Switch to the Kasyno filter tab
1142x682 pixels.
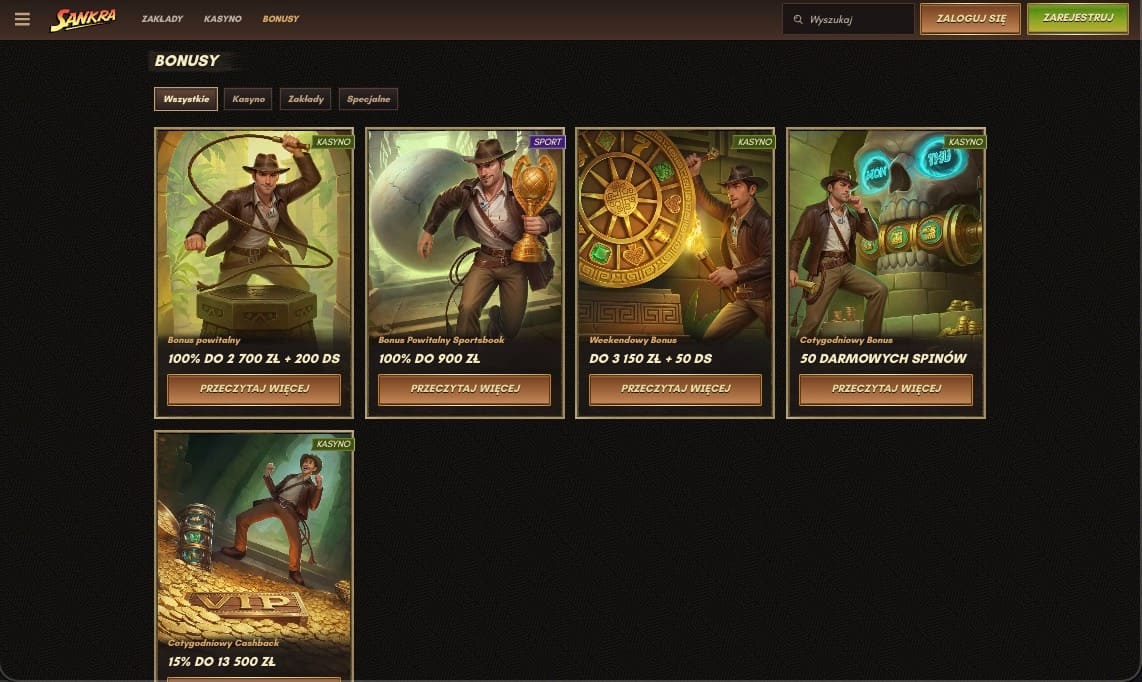click(x=248, y=99)
